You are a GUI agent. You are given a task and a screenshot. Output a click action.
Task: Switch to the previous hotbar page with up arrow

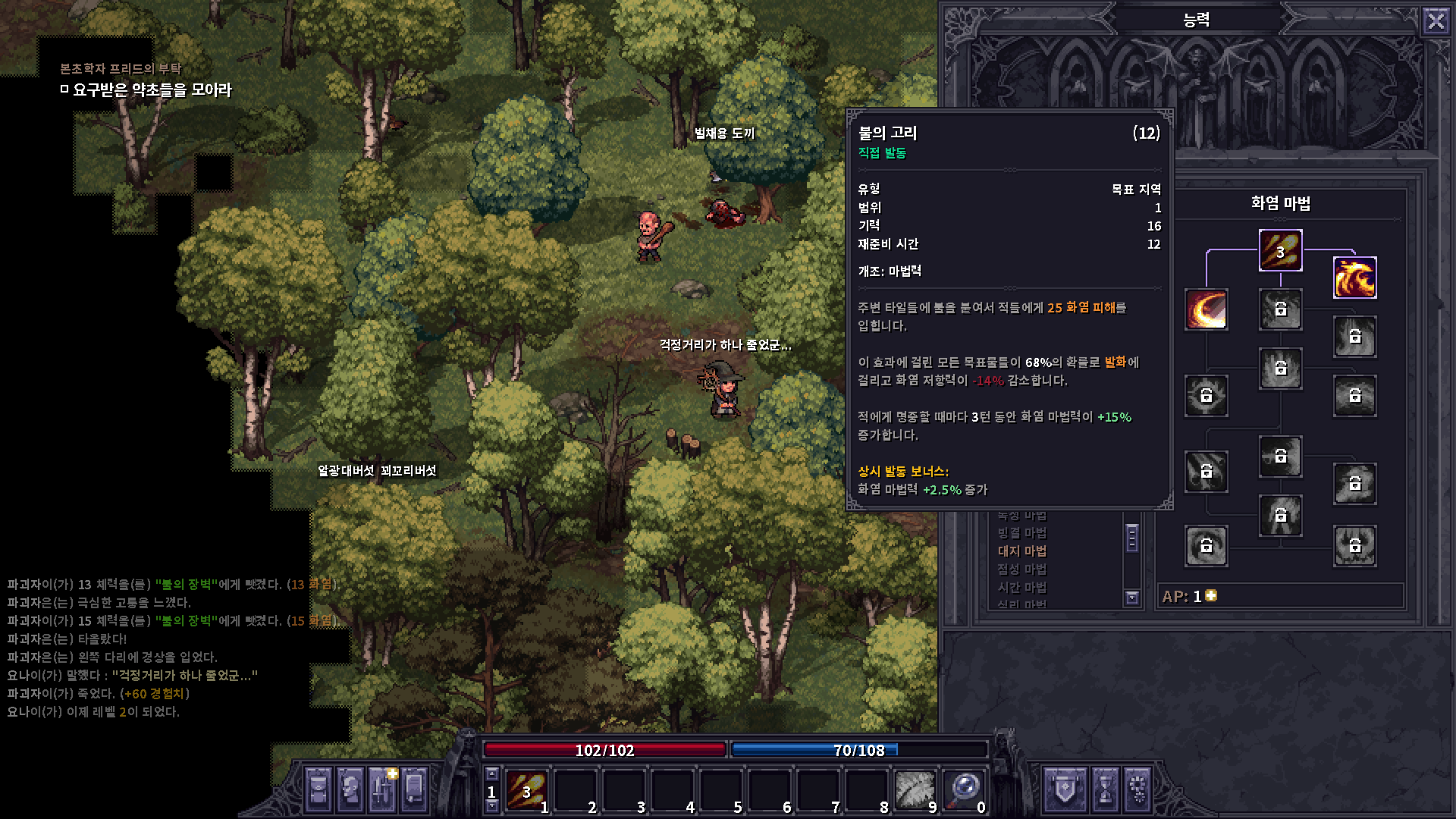coord(492,774)
